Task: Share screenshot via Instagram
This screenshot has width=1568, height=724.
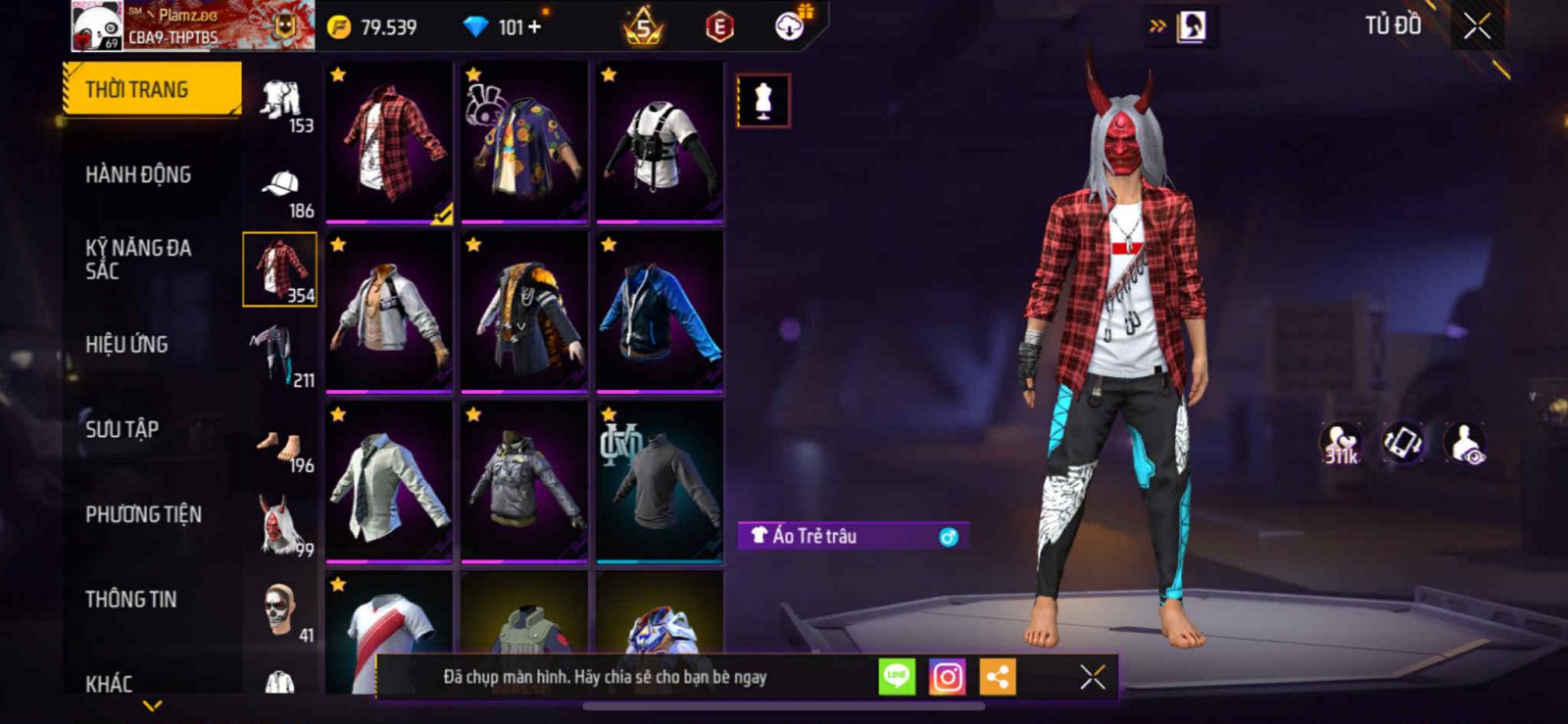Action: pyautogui.click(x=947, y=677)
